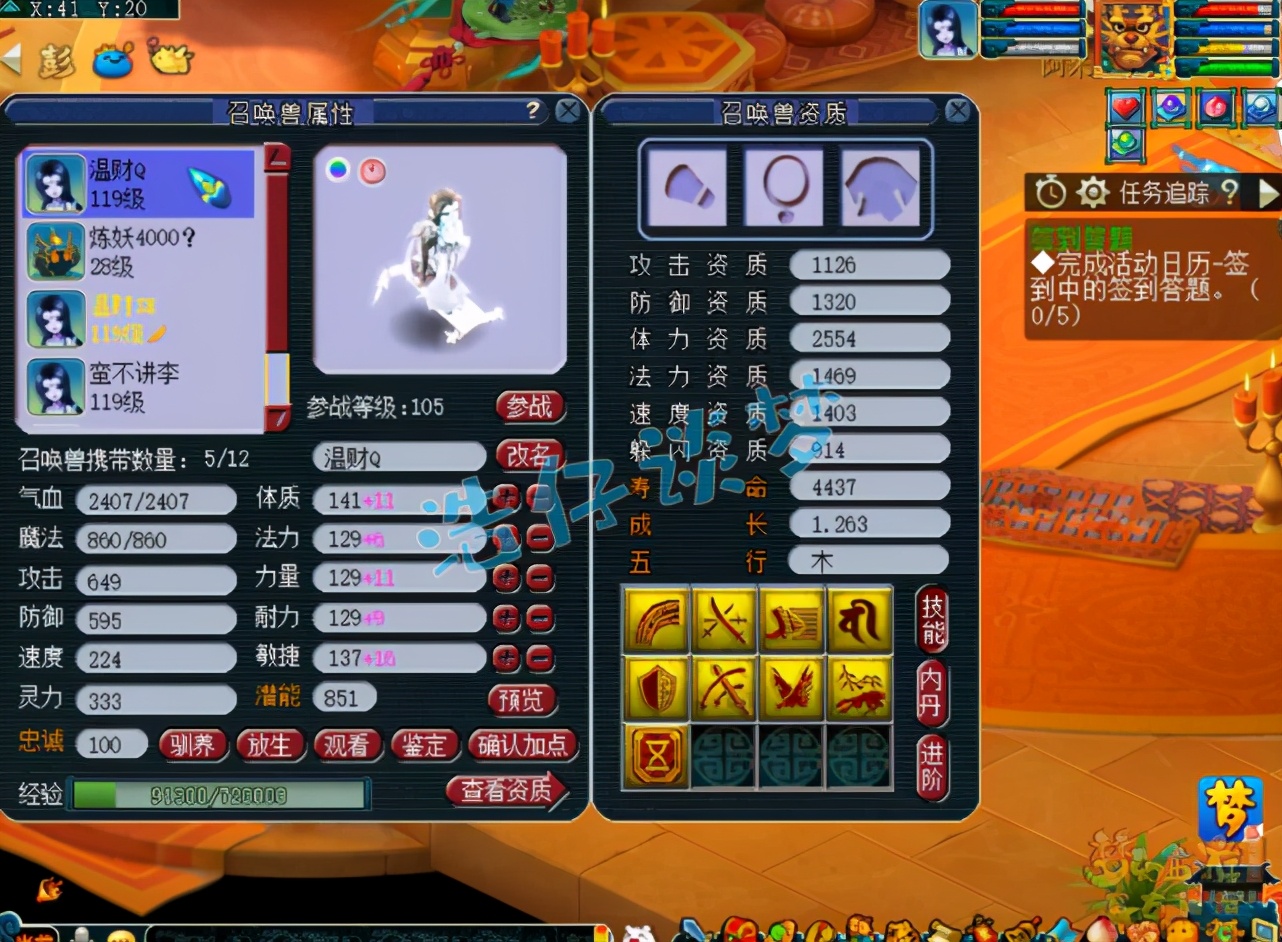Switch to the 内丹 tab
This screenshot has width=1282, height=942.
(x=932, y=693)
